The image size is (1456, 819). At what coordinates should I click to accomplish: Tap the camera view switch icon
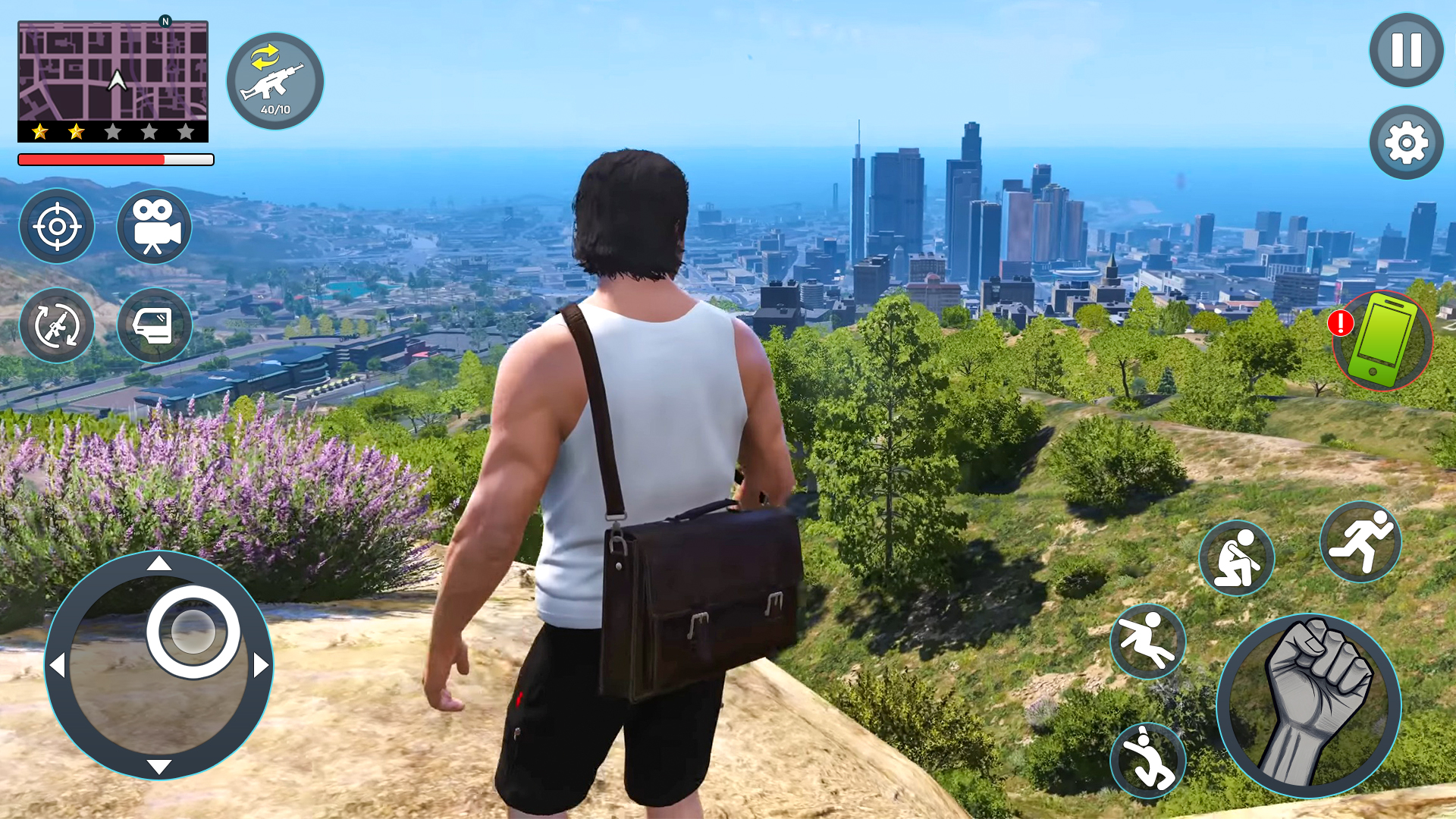point(153,227)
